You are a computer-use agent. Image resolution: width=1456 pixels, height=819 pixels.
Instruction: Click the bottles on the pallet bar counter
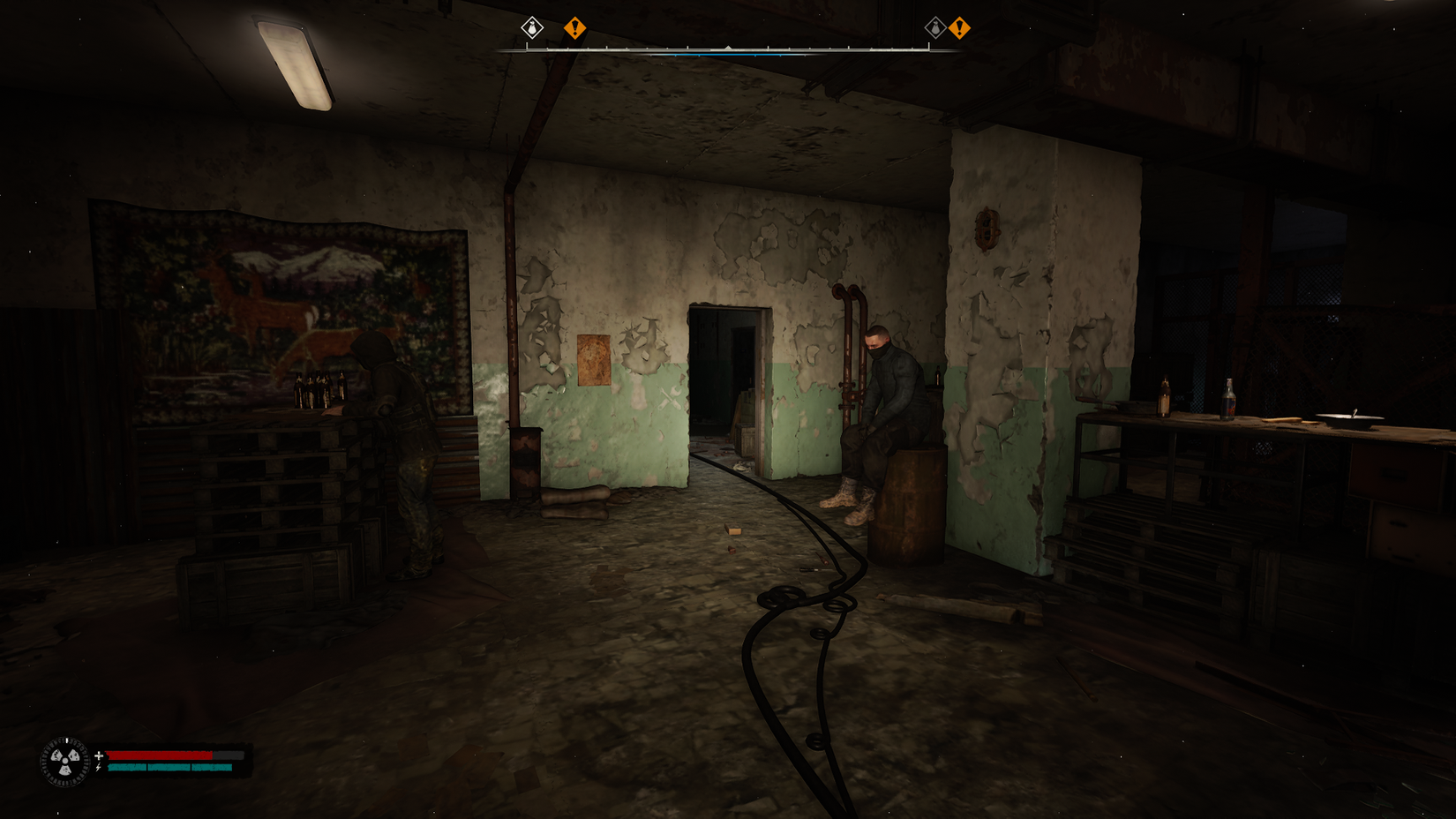(x=318, y=388)
